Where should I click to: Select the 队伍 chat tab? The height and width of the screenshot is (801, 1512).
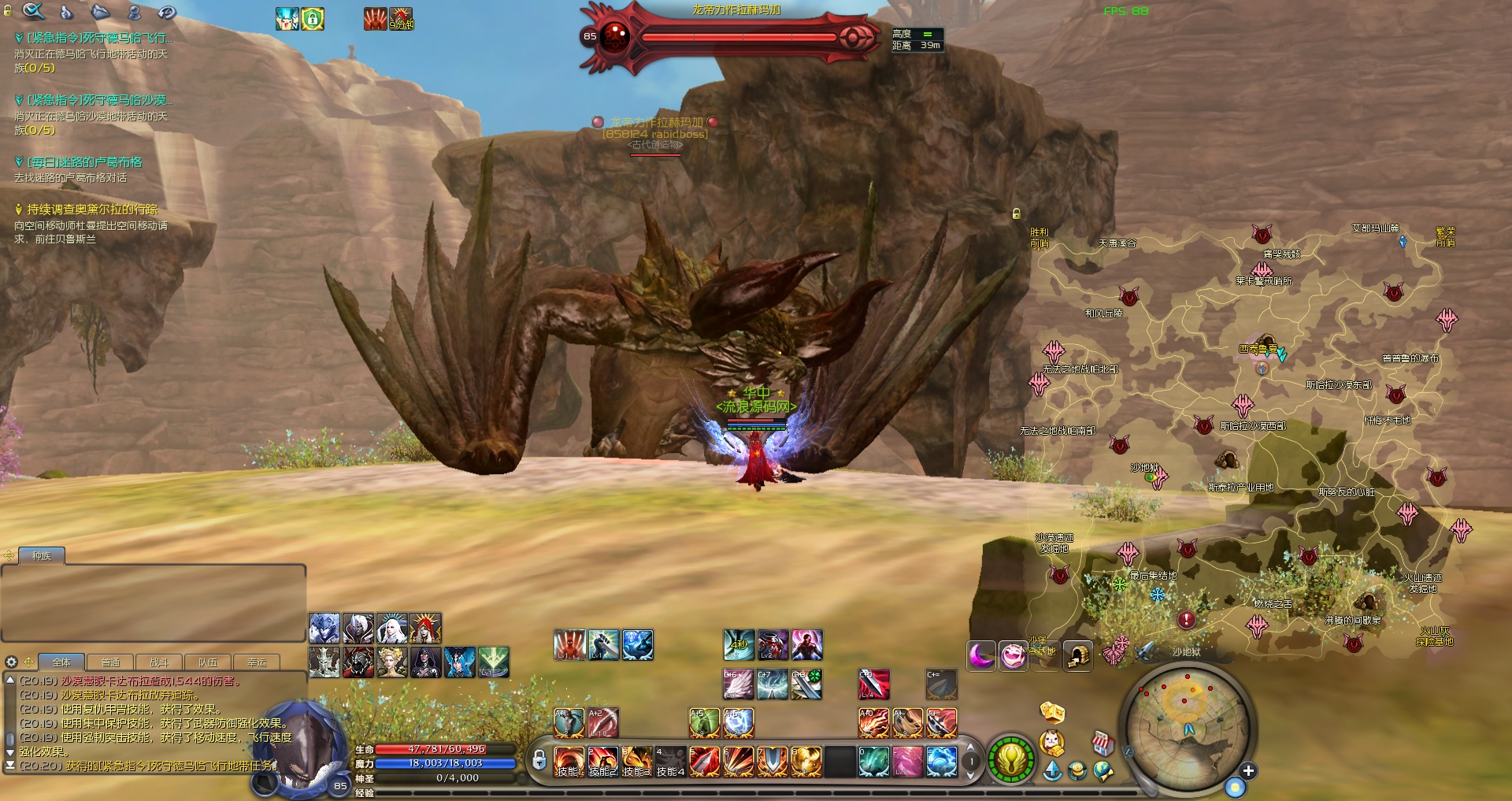[x=208, y=662]
